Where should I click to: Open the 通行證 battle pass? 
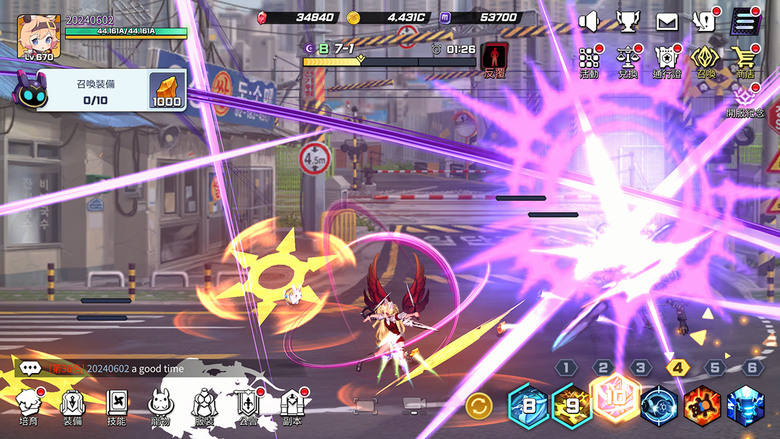[666, 61]
